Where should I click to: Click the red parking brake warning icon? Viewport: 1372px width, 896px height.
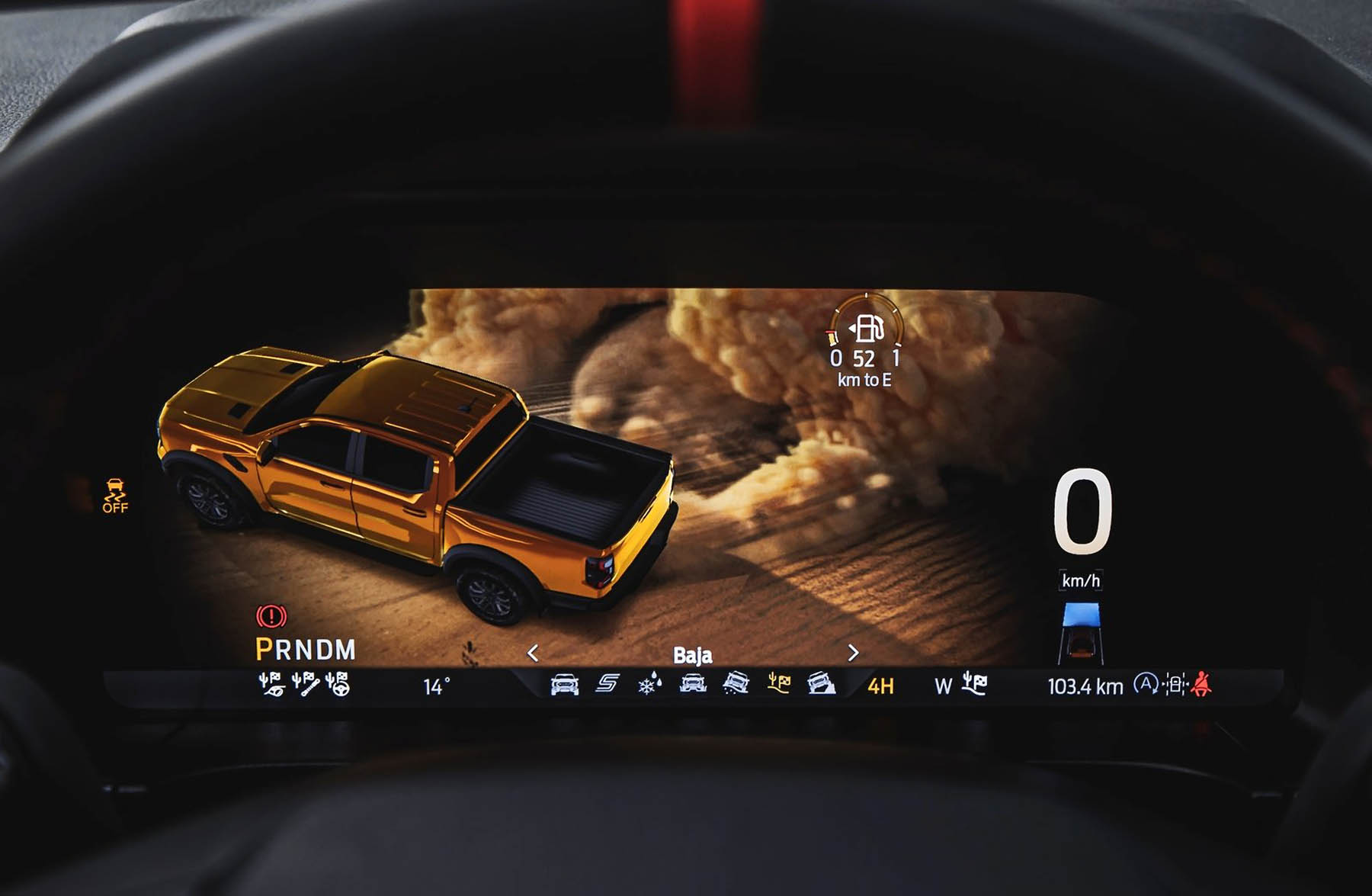[x=271, y=616]
